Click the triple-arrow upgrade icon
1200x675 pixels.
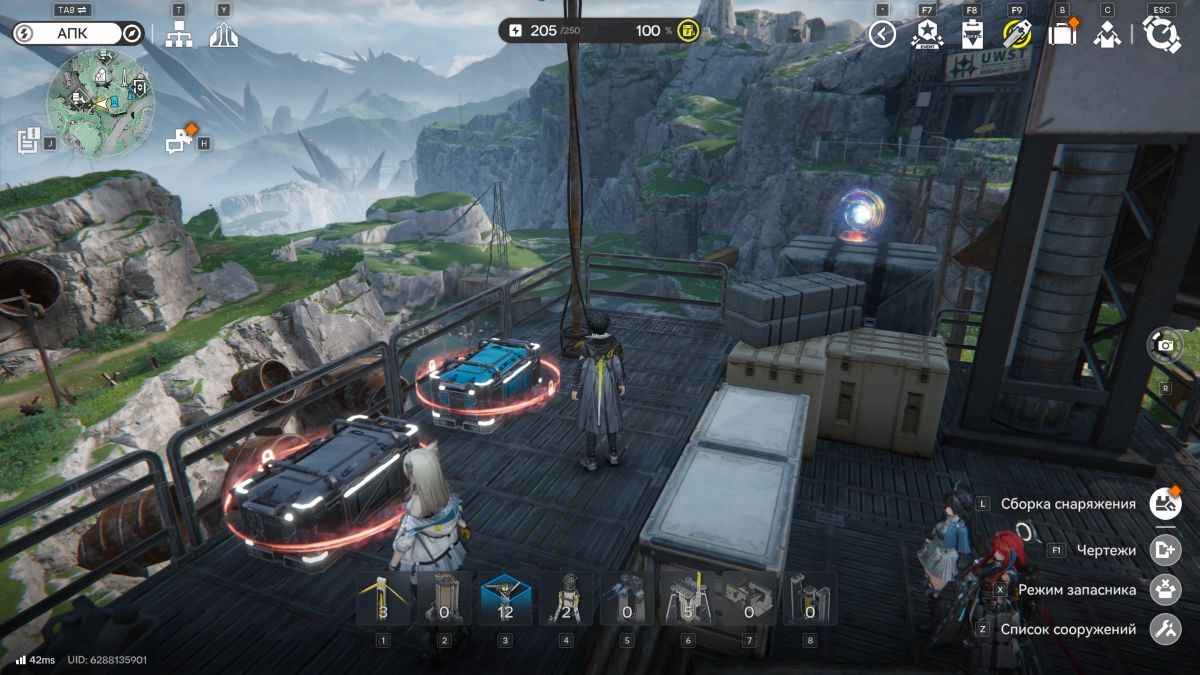223,35
